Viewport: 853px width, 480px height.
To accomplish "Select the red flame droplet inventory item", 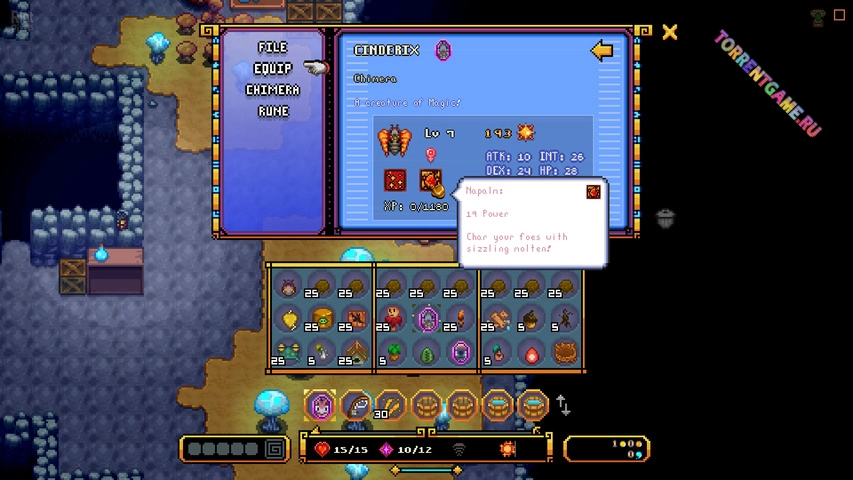I will click(532, 353).
